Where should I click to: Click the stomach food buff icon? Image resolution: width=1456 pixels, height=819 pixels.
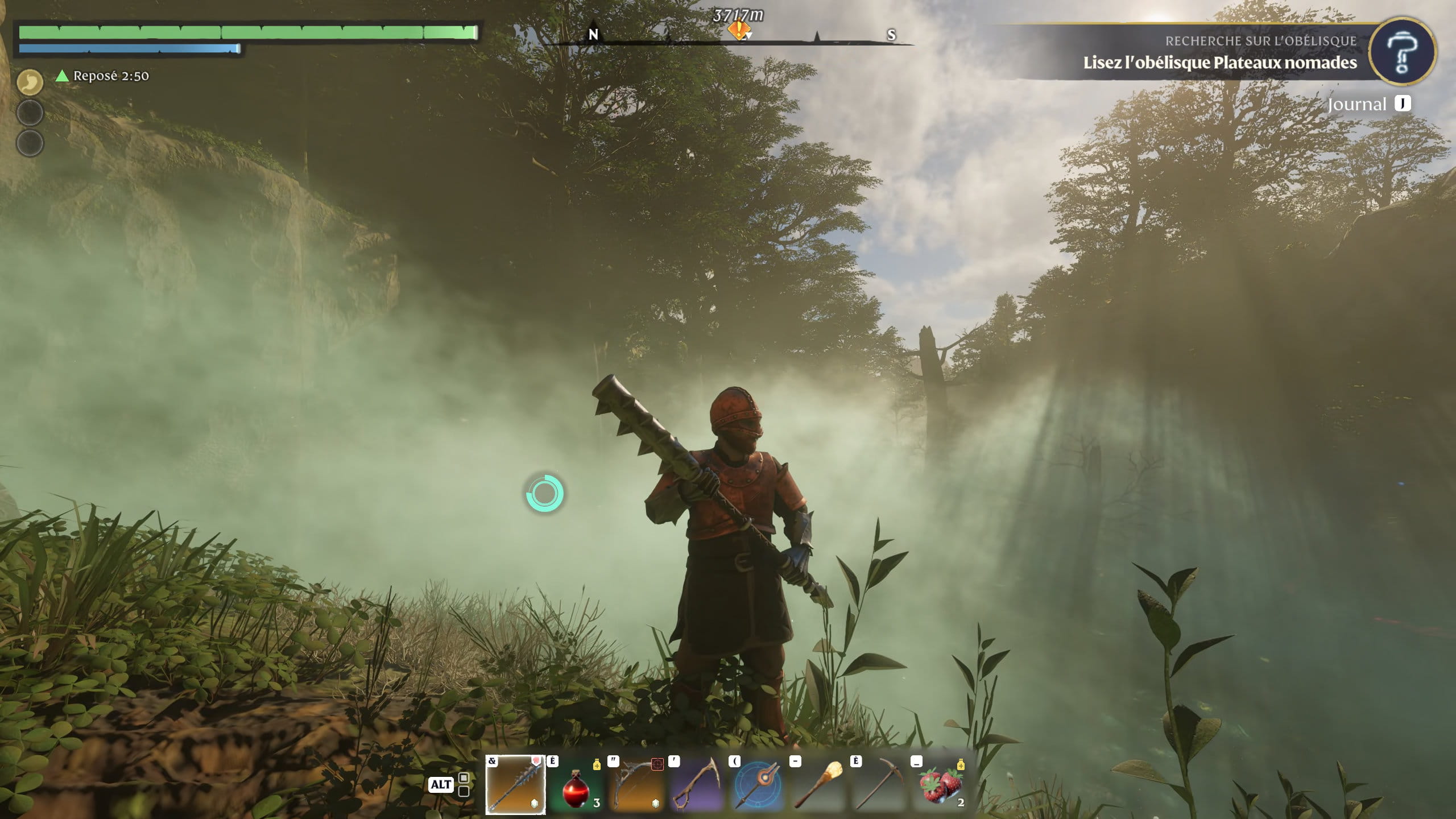point(30,82)
